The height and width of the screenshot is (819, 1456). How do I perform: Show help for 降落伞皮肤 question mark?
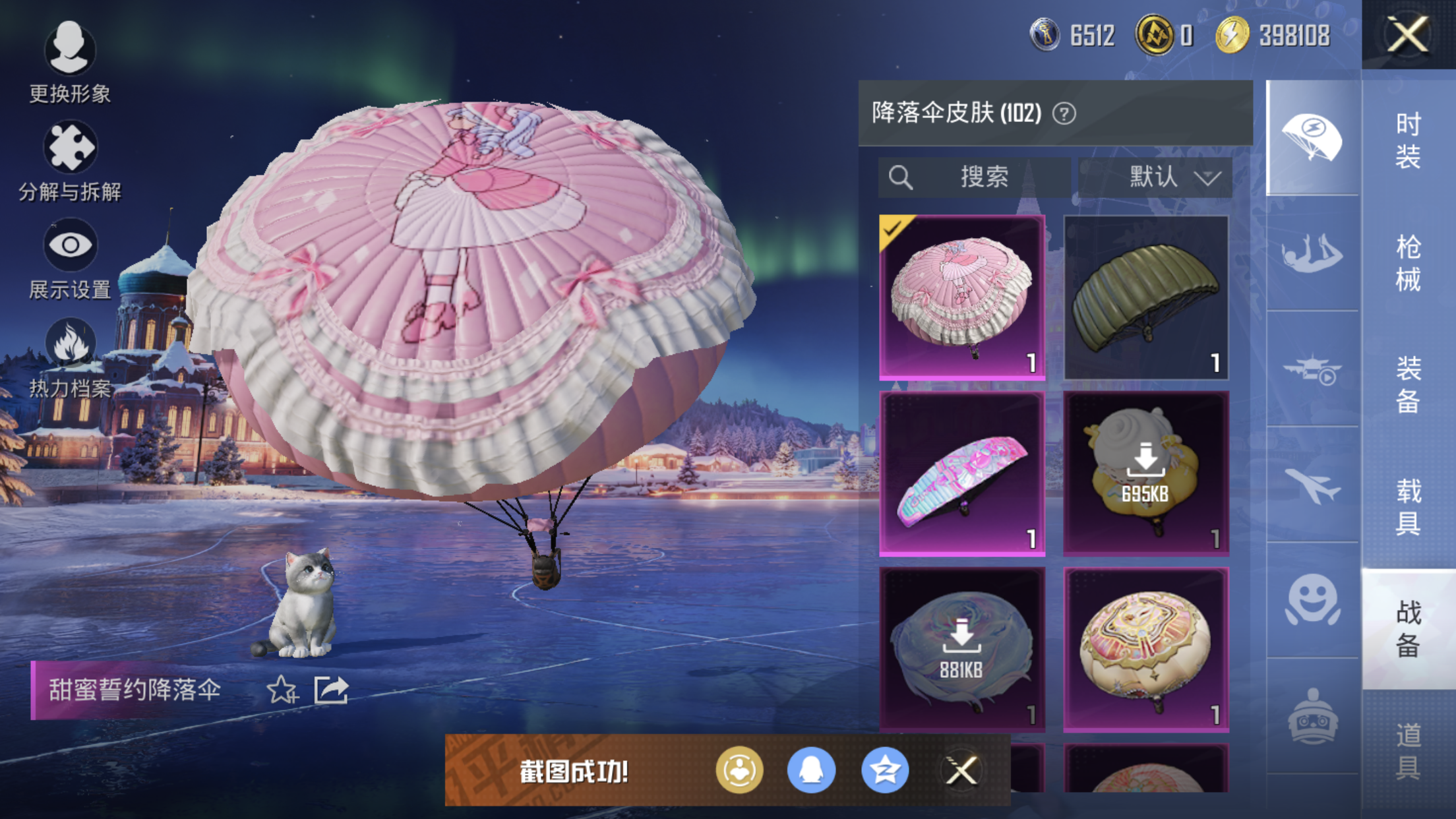point(1064,113)
